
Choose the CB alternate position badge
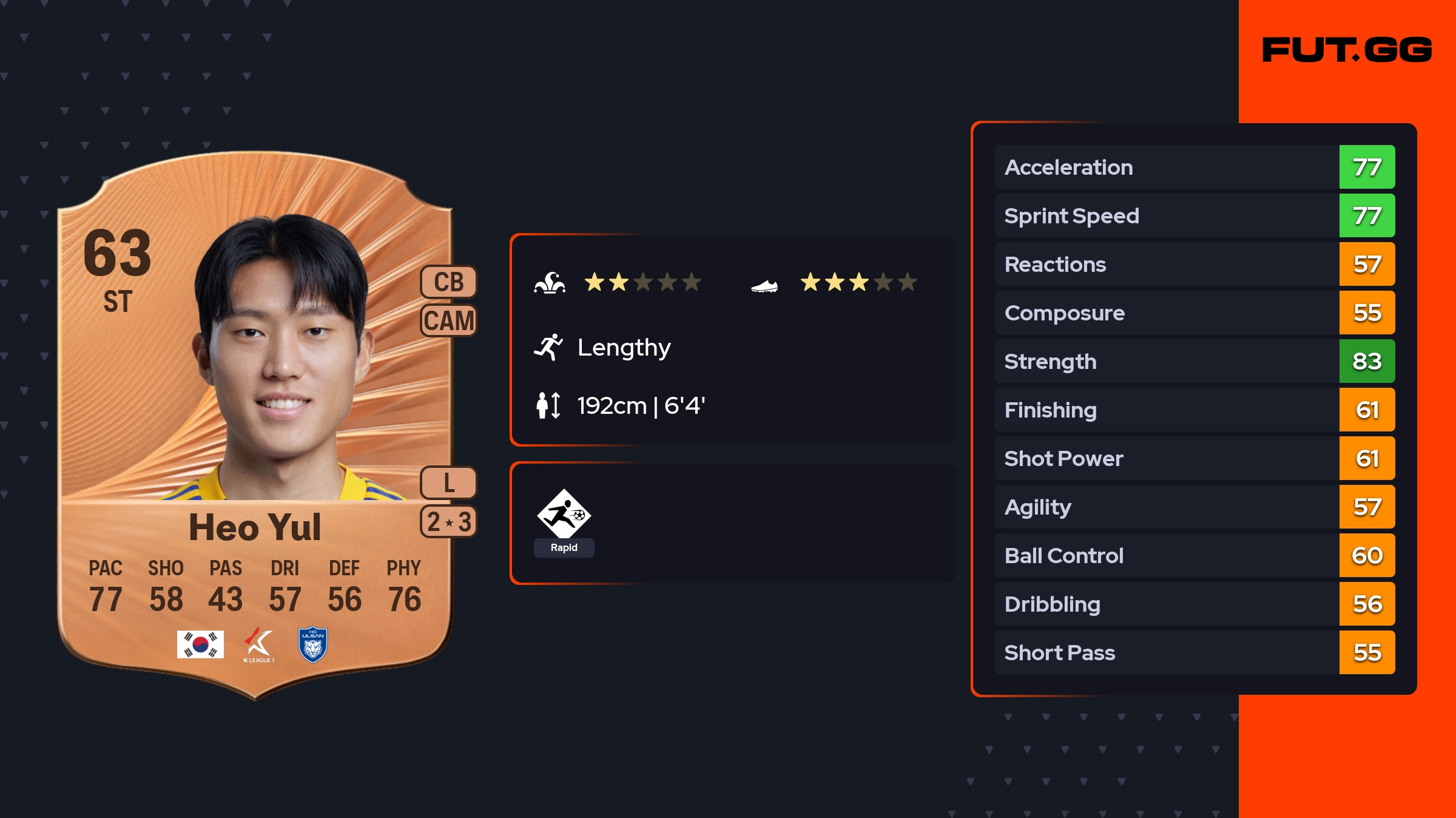[448, 282]
